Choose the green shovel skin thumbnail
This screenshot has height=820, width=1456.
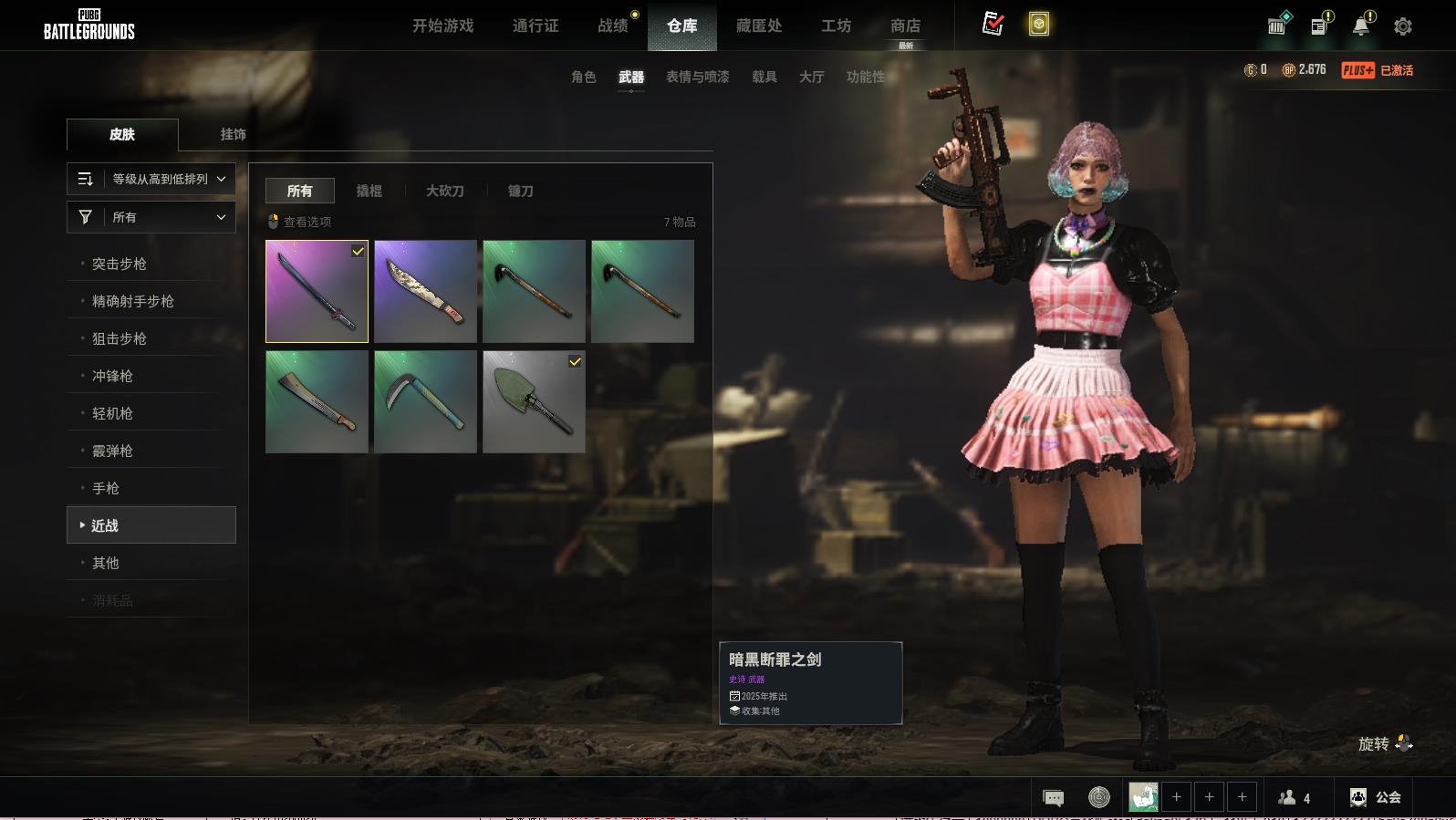(534, 401)
